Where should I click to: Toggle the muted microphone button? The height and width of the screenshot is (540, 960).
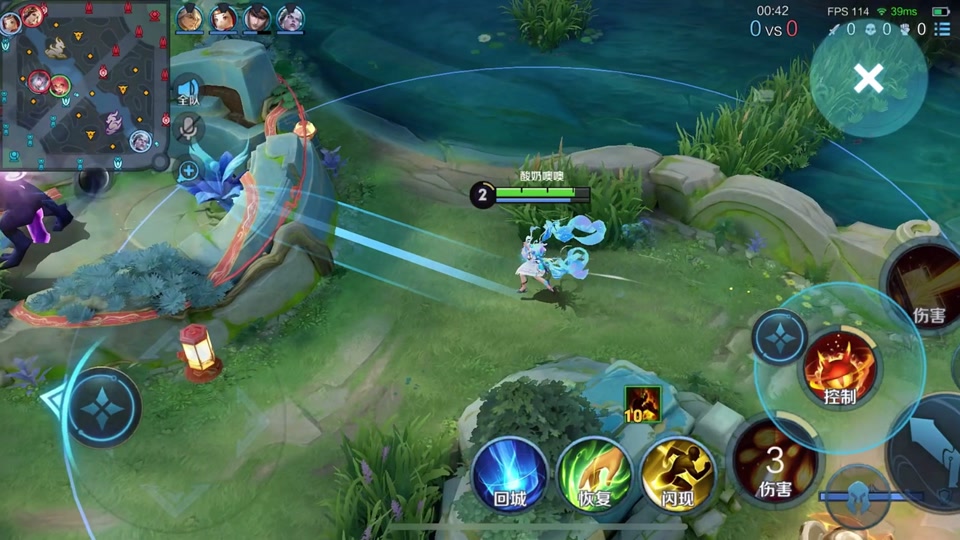pos(188,128)
